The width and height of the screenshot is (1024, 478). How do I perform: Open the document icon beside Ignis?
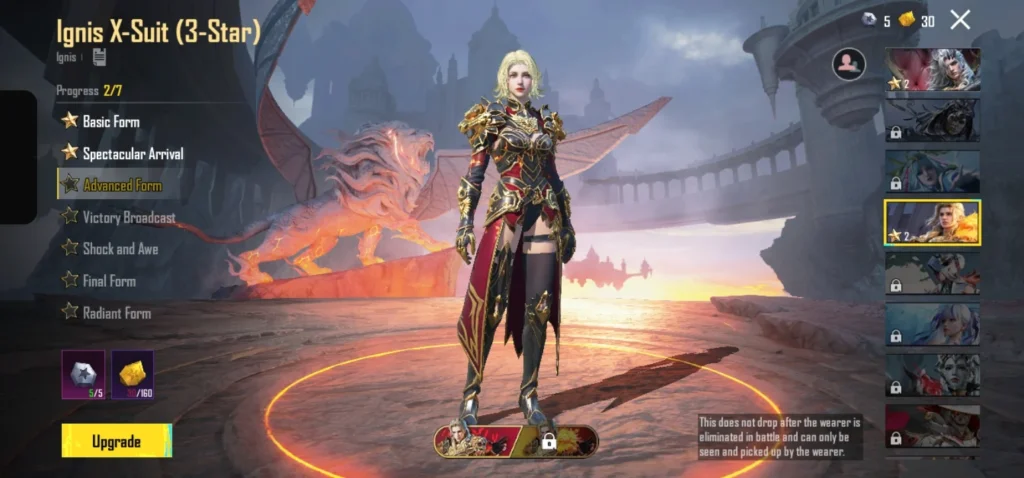[x=100, y=56]
